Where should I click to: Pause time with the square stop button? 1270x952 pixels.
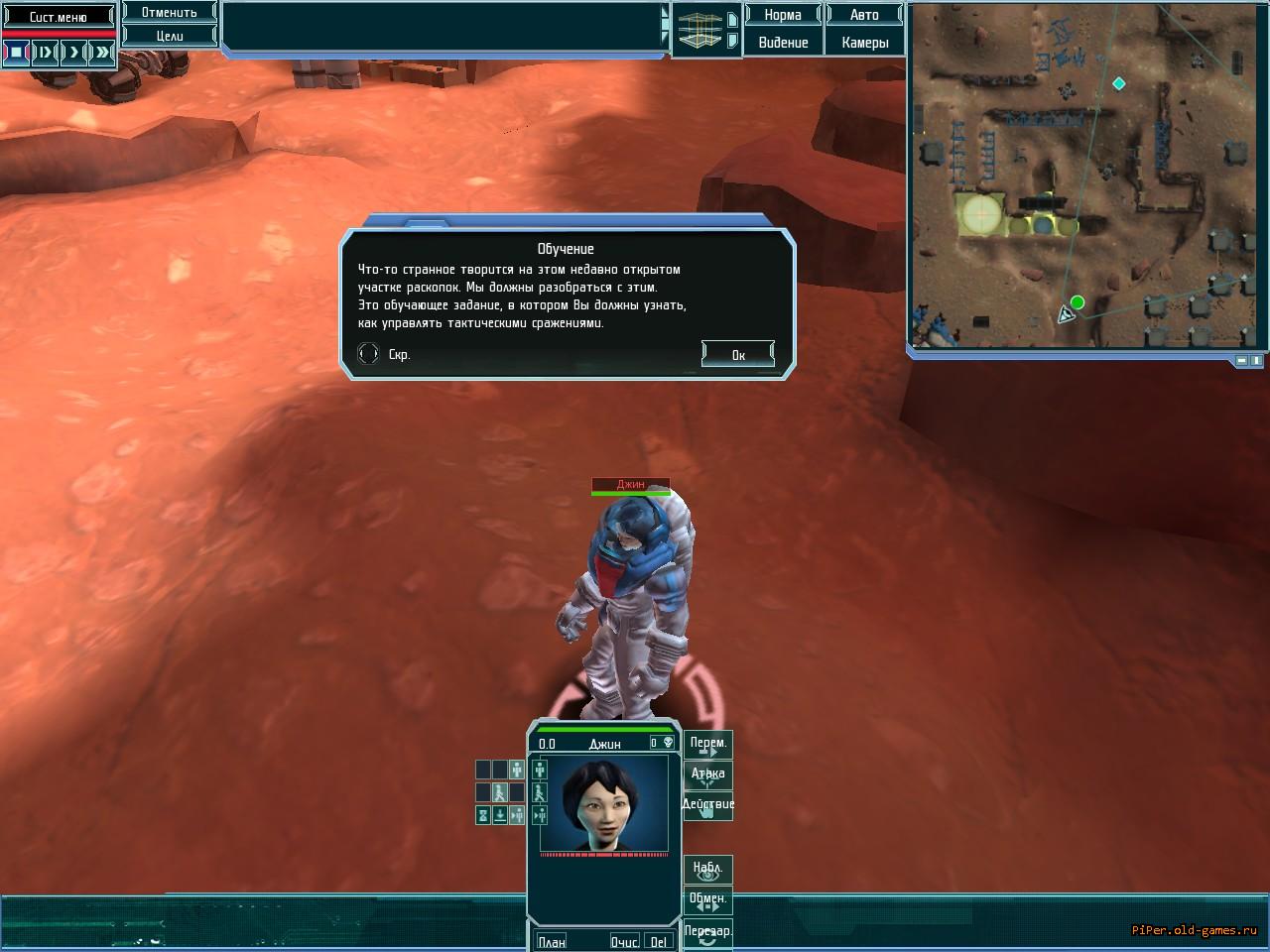pos(16,52)
